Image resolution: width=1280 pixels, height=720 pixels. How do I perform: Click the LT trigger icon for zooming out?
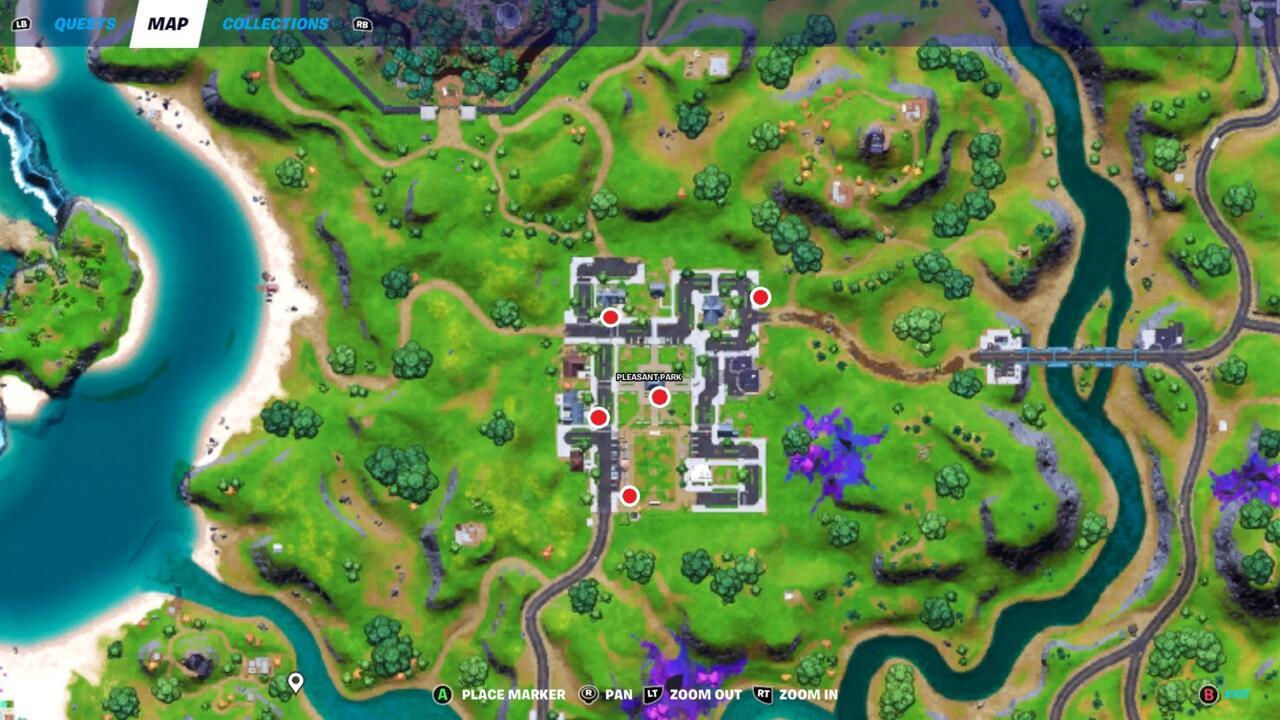point(654,692)
